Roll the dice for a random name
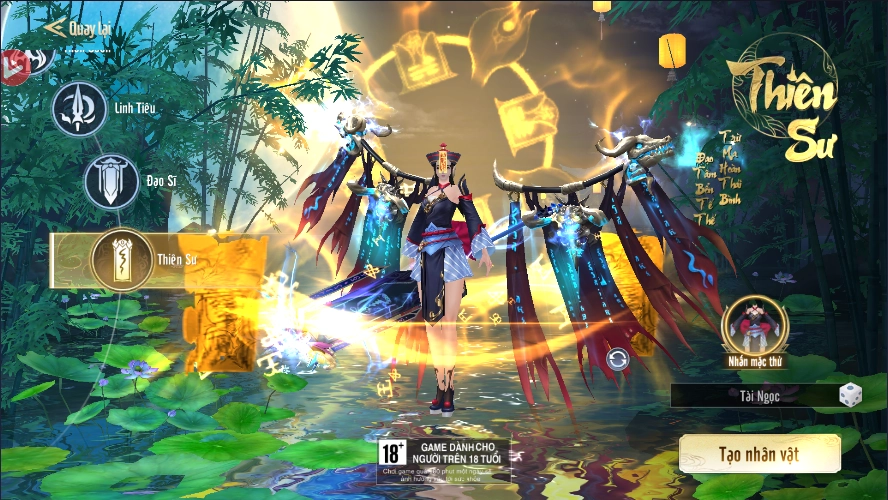 click(851, 395)
